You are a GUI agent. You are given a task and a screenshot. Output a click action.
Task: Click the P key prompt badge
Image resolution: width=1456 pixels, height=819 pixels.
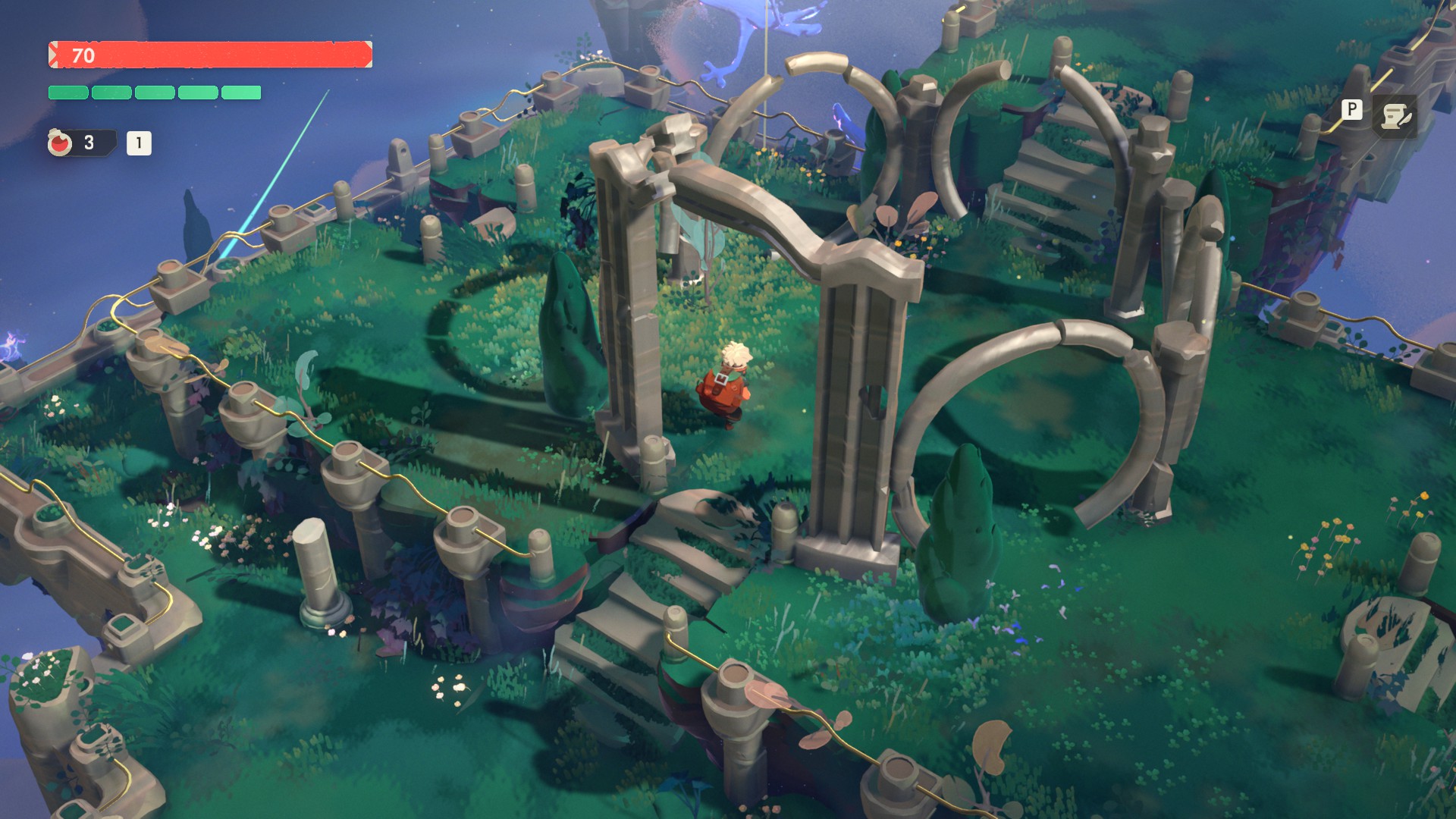(1351, 111)
